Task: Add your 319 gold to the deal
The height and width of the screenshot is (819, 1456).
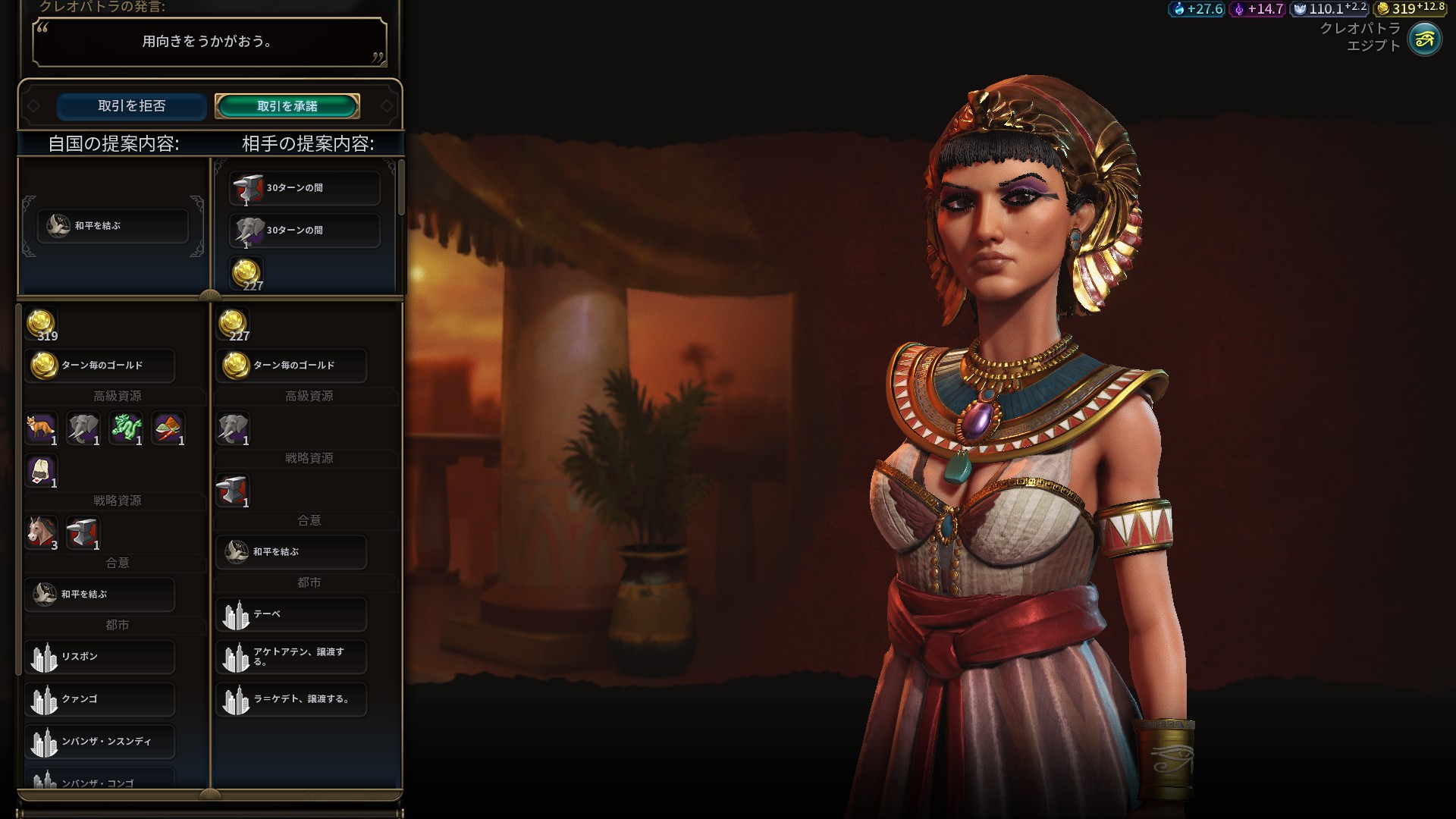Action: [42, 325]
